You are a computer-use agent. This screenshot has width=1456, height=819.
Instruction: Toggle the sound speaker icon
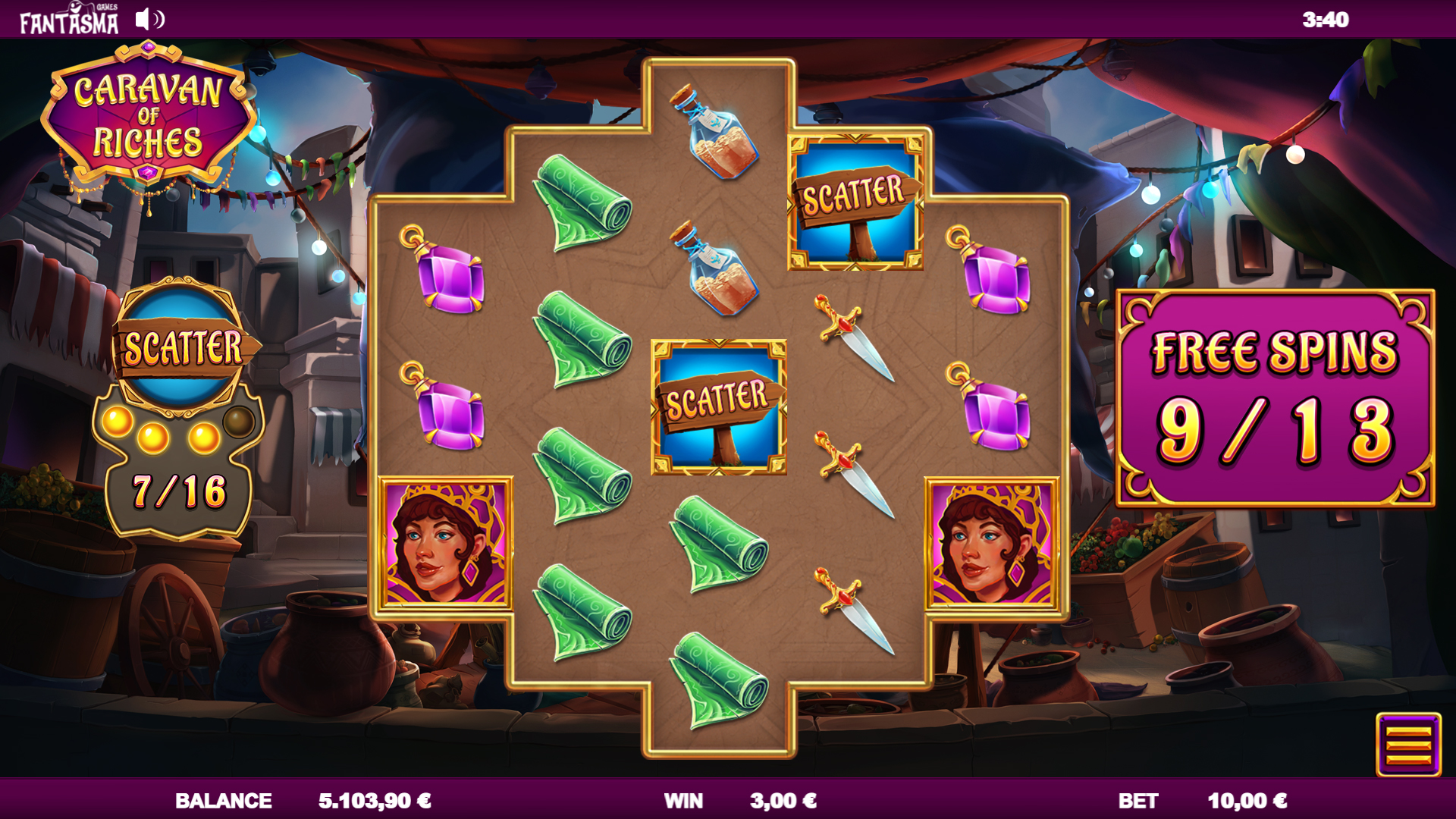tap(149, 20)
